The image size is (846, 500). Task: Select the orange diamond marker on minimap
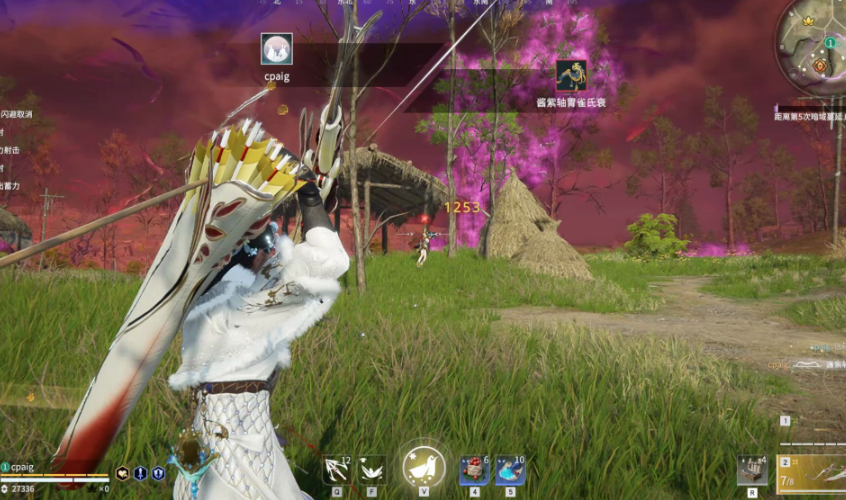820,66
